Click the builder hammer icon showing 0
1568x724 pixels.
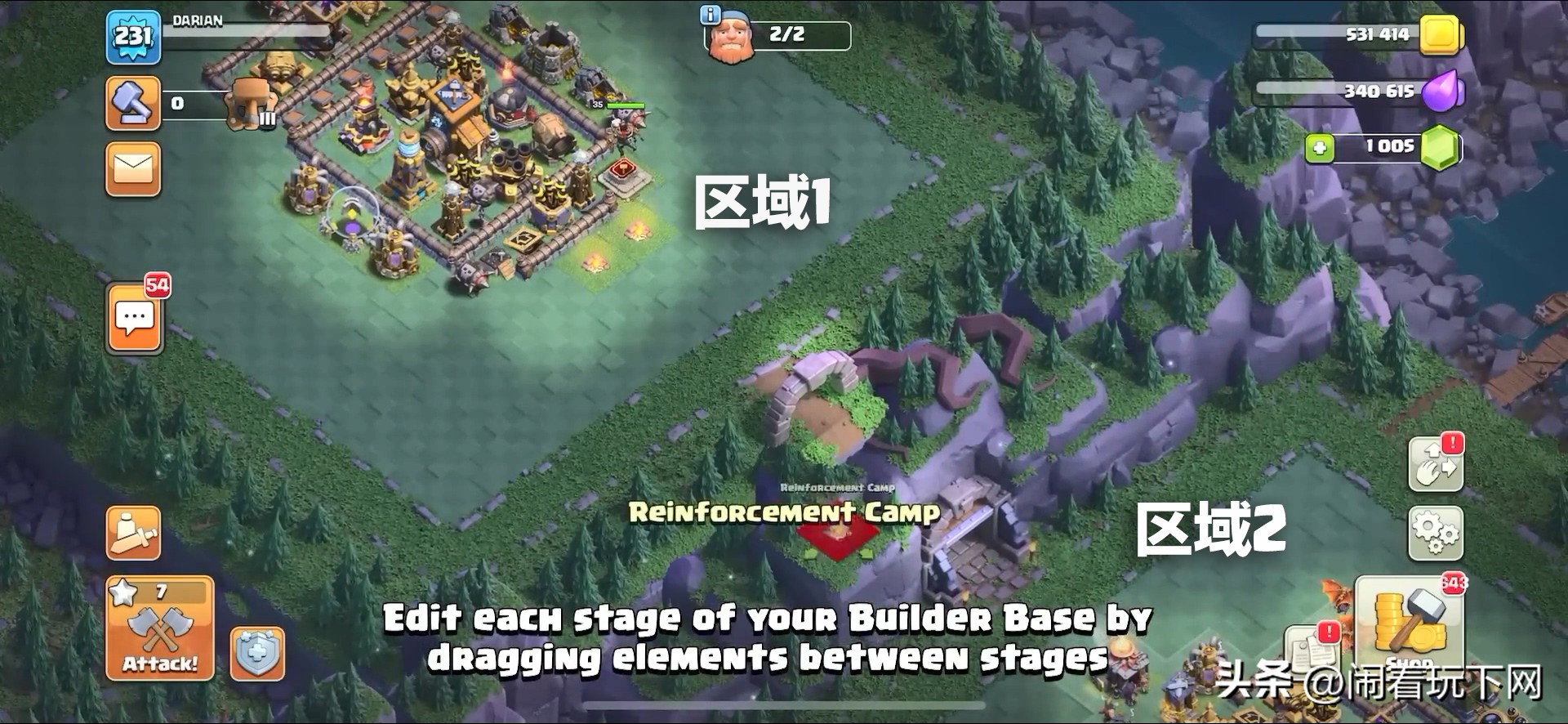point(133,105)
